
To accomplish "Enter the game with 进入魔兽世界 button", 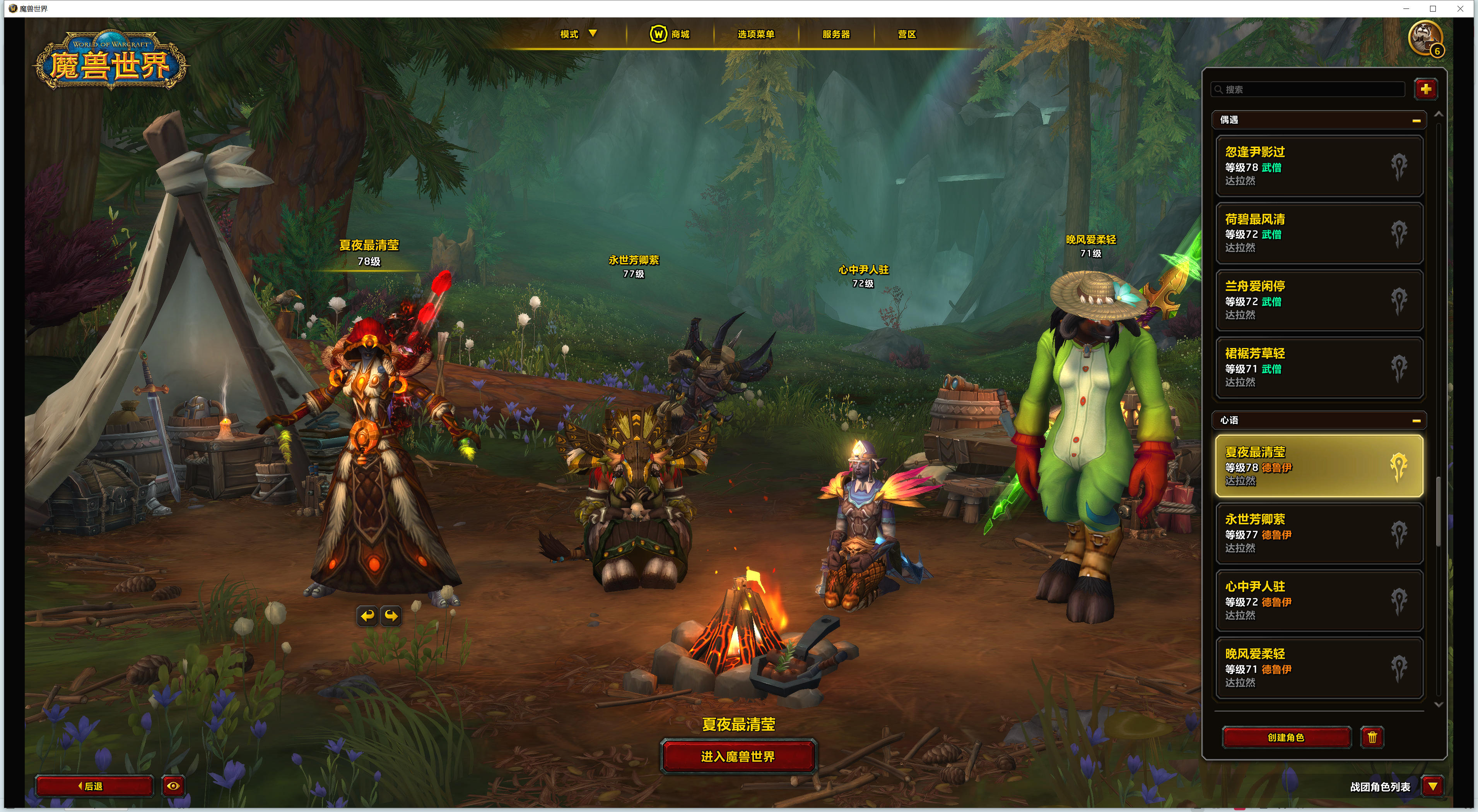I will click(738, 756).
